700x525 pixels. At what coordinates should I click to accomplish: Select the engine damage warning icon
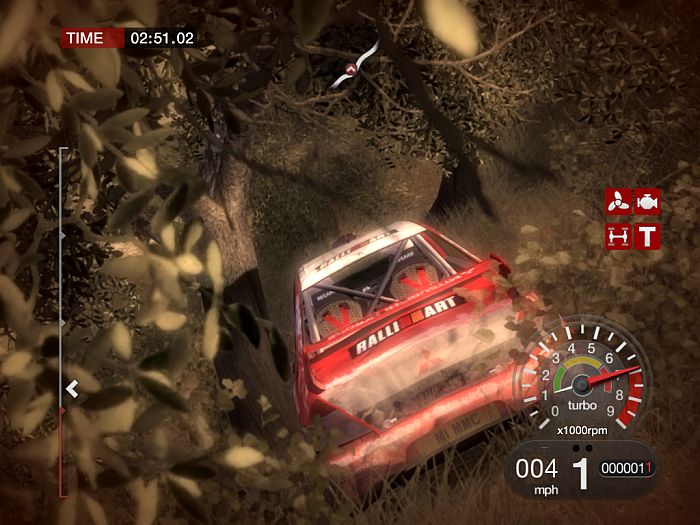tap(647, 201)
